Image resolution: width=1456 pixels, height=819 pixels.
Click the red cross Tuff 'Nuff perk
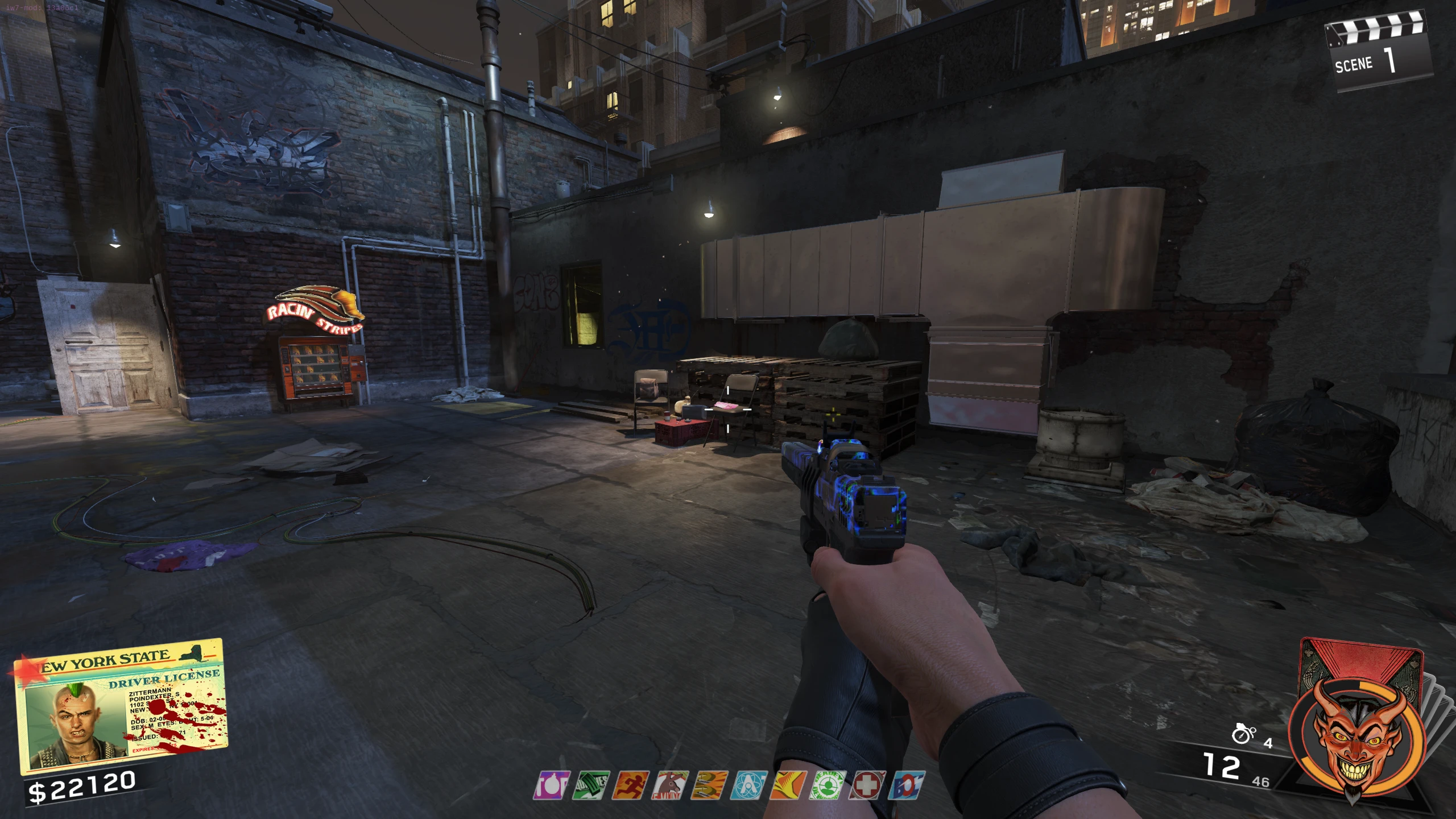click(x=867, y=785)
